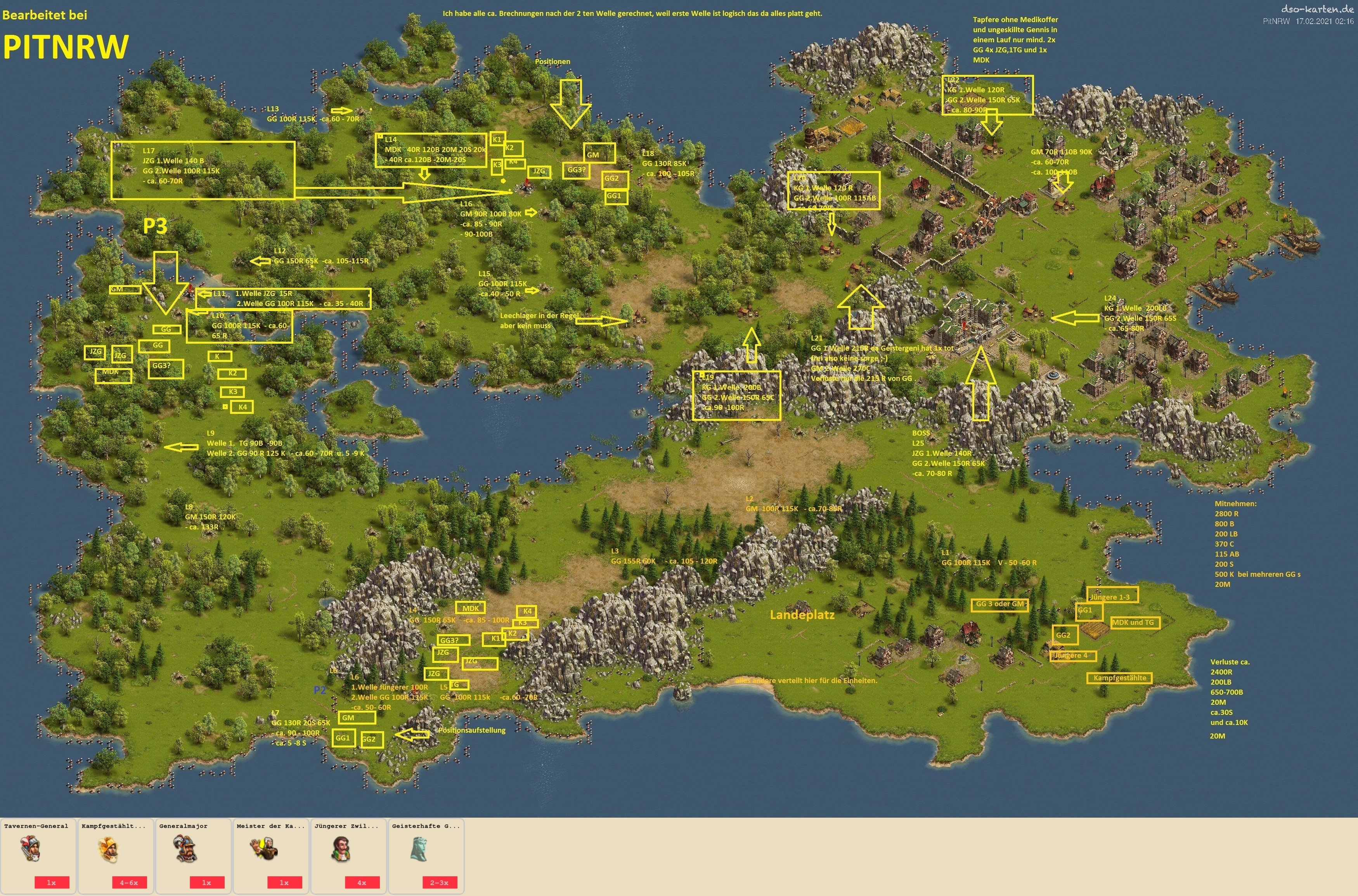Select the Geisterhafte G... general card
1358x896 pixels.
click(x=426, y=855)
